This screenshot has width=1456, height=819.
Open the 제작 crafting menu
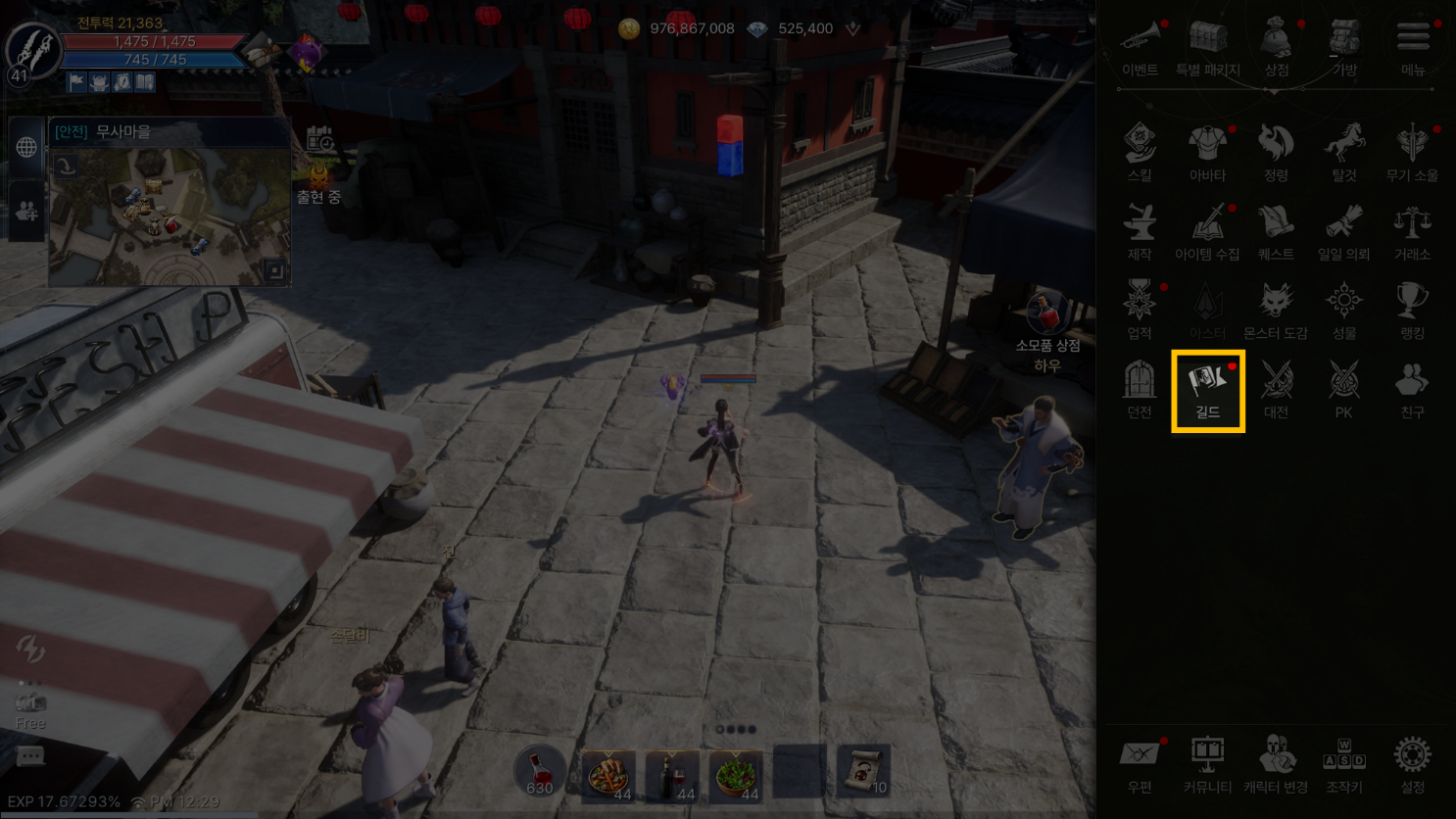(x=1140, y=231)
